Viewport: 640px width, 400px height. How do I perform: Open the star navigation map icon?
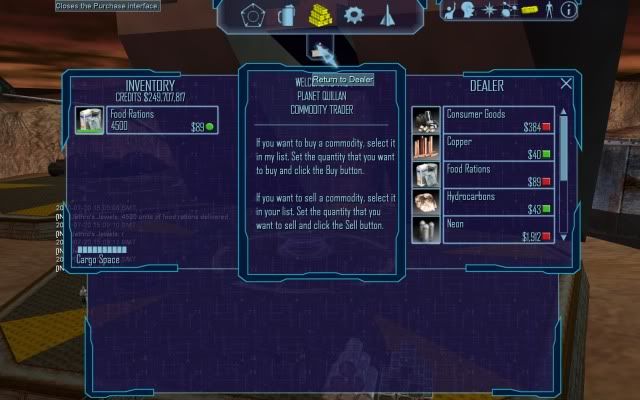pyautogui.click(x=489, y=11)
